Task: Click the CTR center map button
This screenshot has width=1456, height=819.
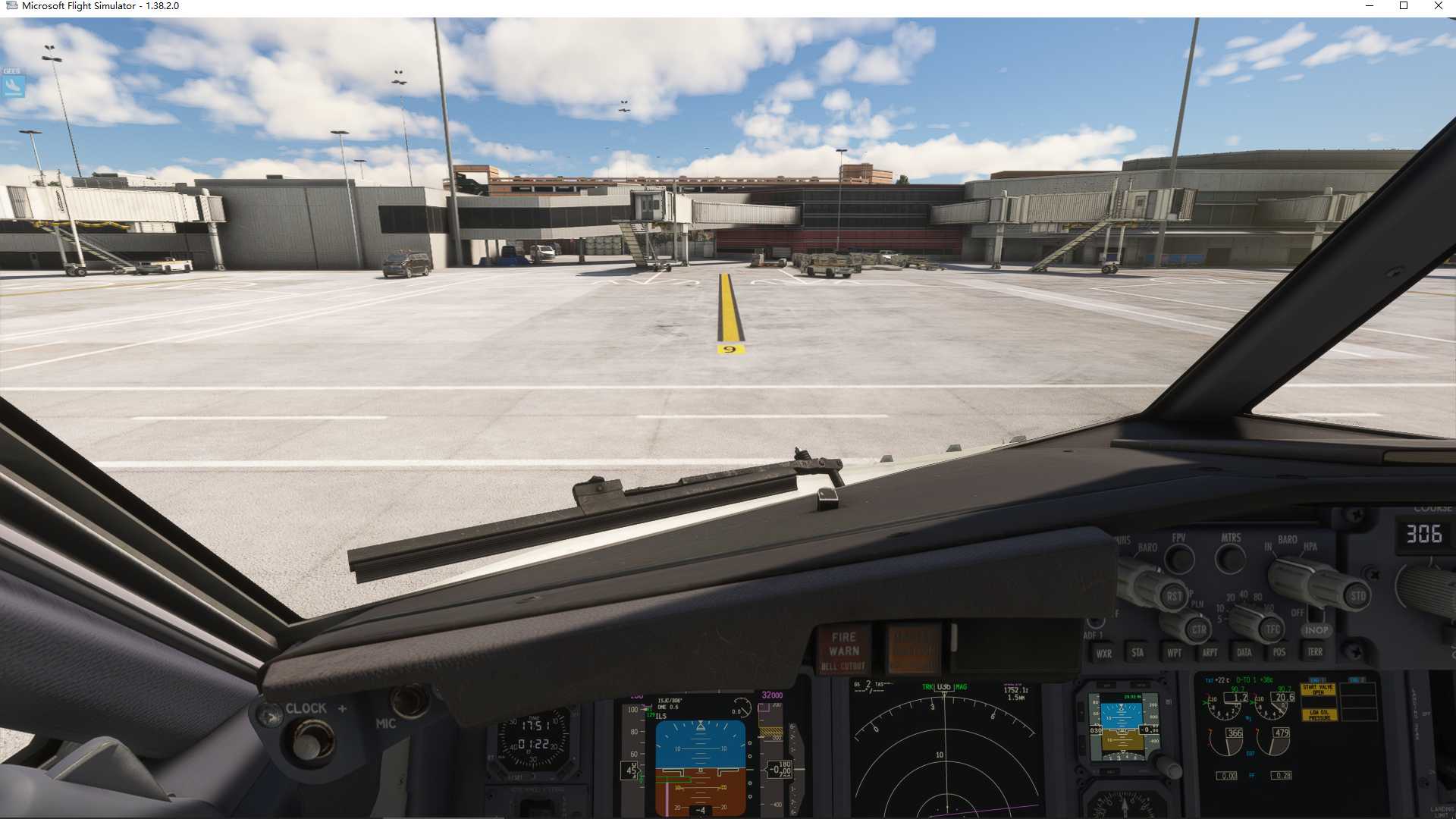Action: 1198,629
